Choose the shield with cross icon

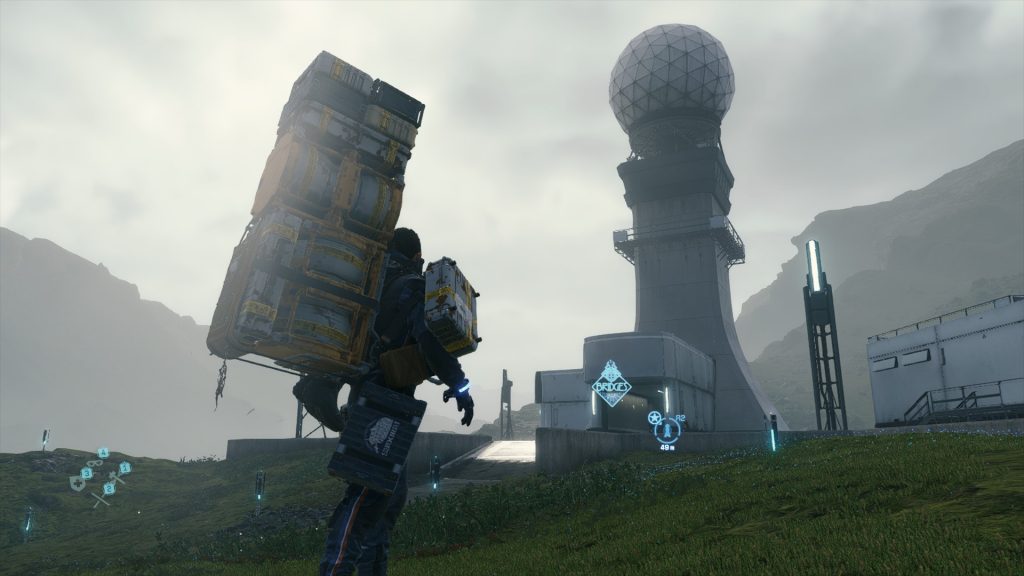click(77, 483)
